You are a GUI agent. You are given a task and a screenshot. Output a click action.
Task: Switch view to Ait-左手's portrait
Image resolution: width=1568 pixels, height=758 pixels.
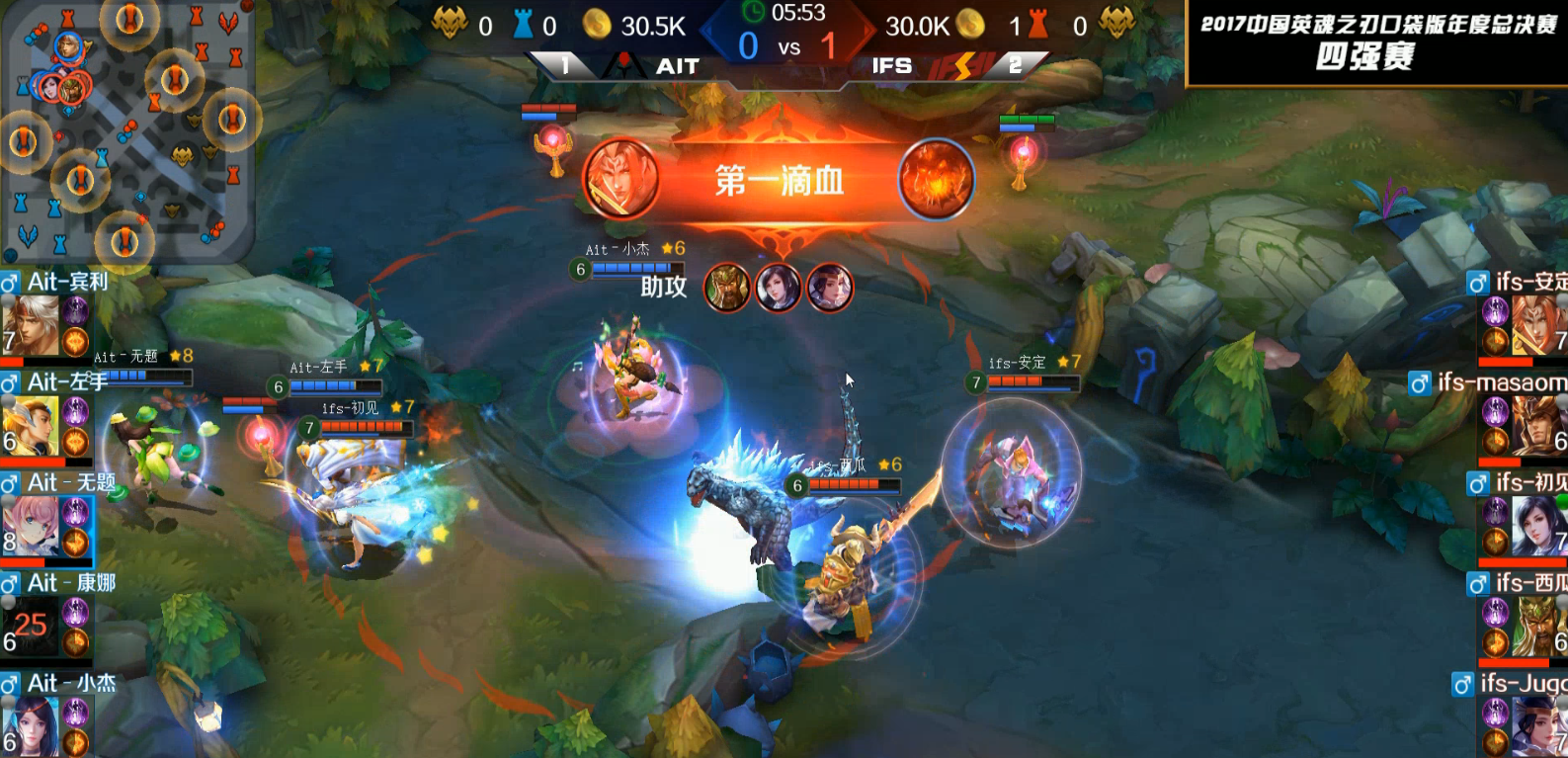click(33, 426)
